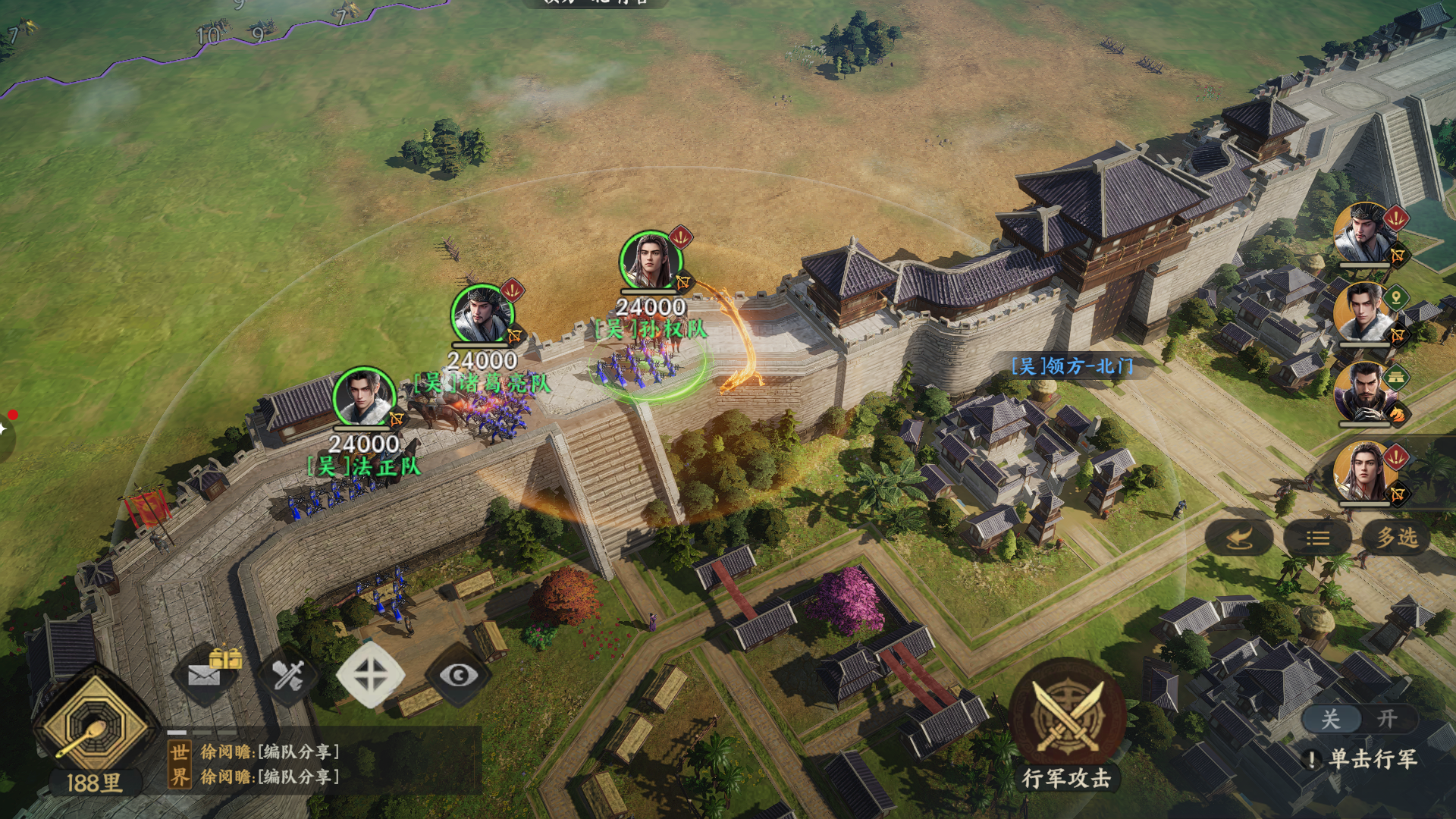Select the bearded general with the horse badge

click(1364, 392)
